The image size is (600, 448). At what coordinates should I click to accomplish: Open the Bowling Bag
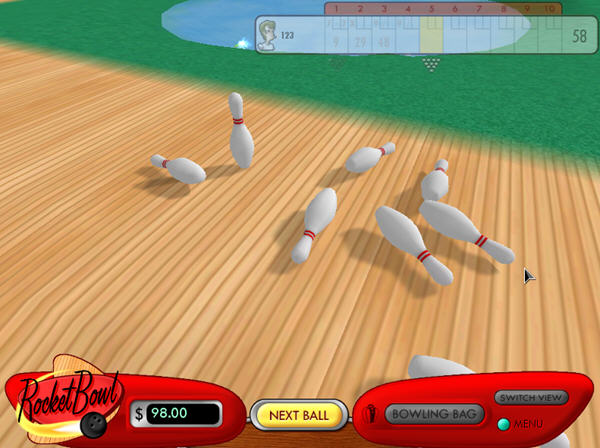pyautogui.click(x=435, y=414)
